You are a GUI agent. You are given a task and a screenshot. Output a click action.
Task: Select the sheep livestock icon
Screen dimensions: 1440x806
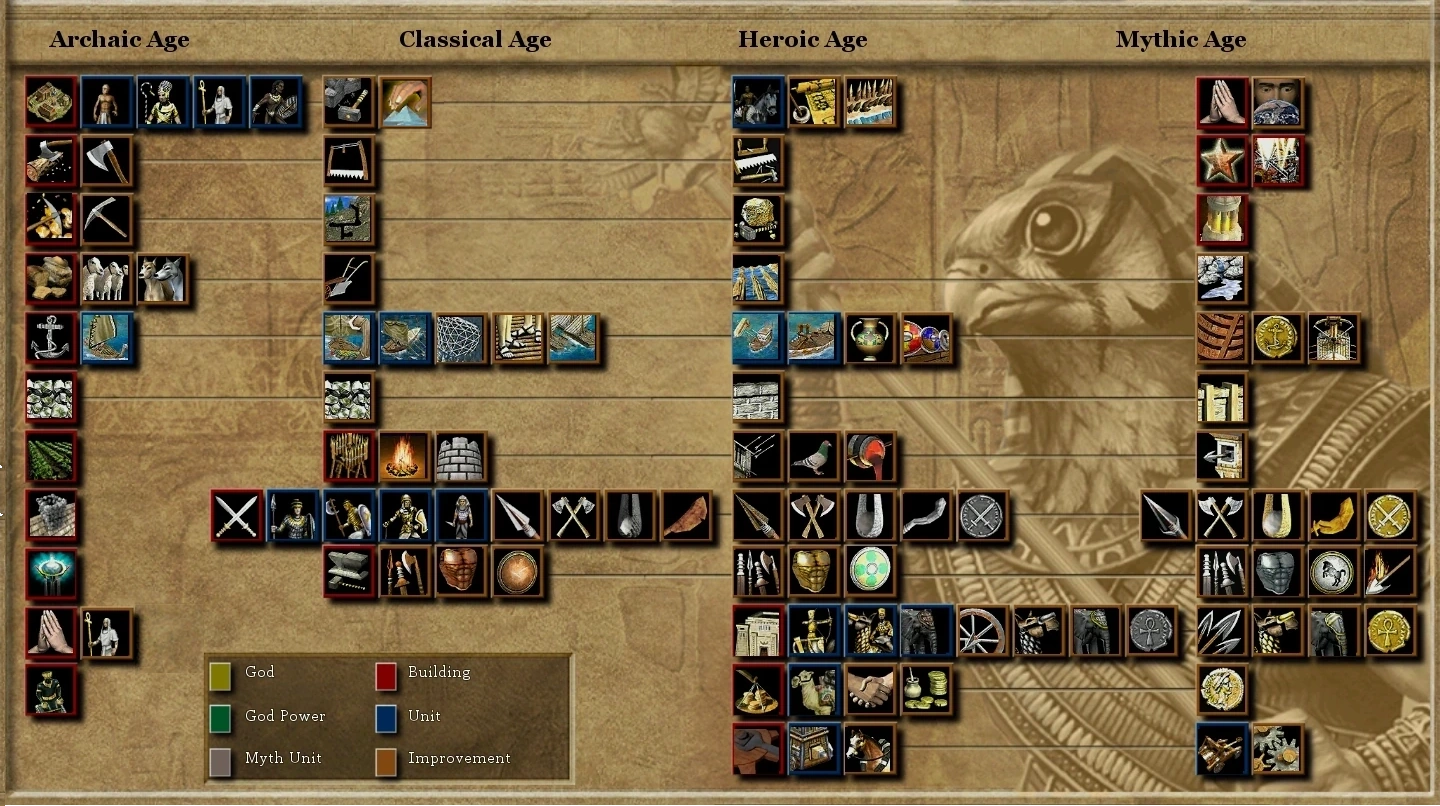107,279
